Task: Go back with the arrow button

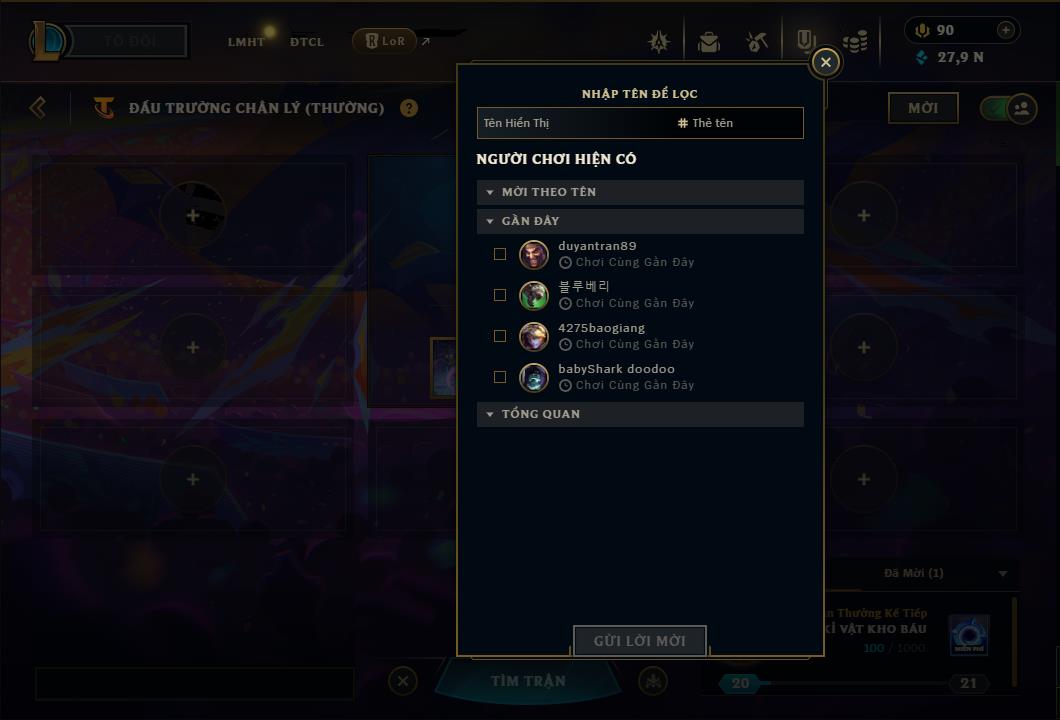Action: pyautogui.click(x=38, y=107)
